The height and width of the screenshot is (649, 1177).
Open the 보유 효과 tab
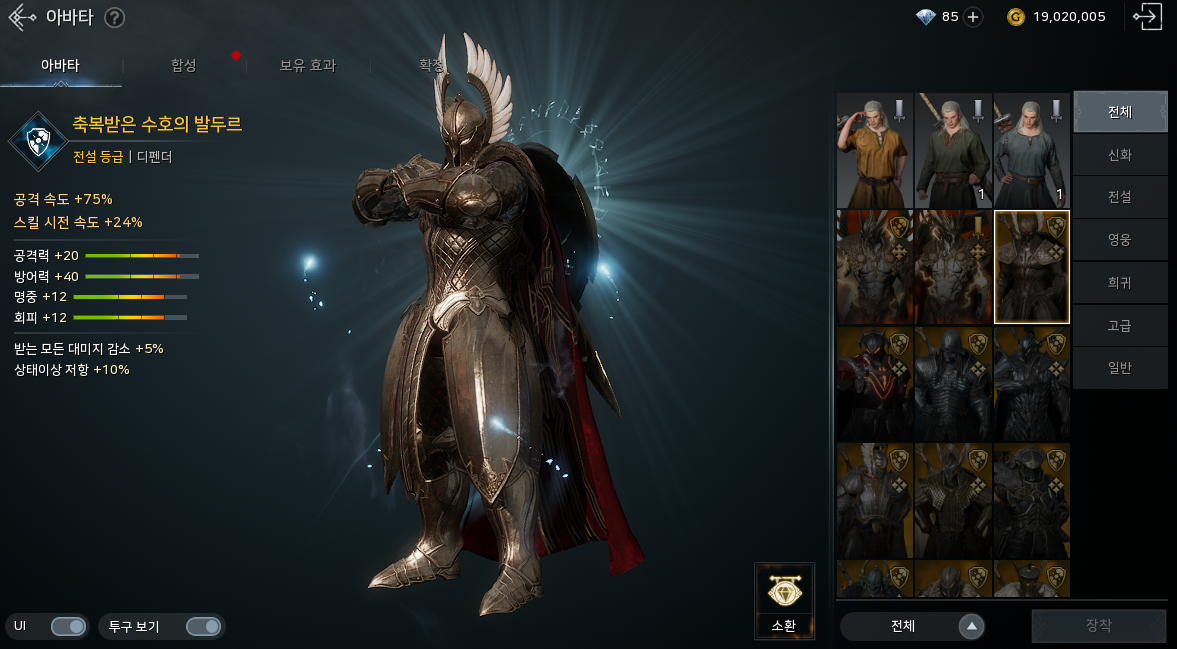click(307, 66)
